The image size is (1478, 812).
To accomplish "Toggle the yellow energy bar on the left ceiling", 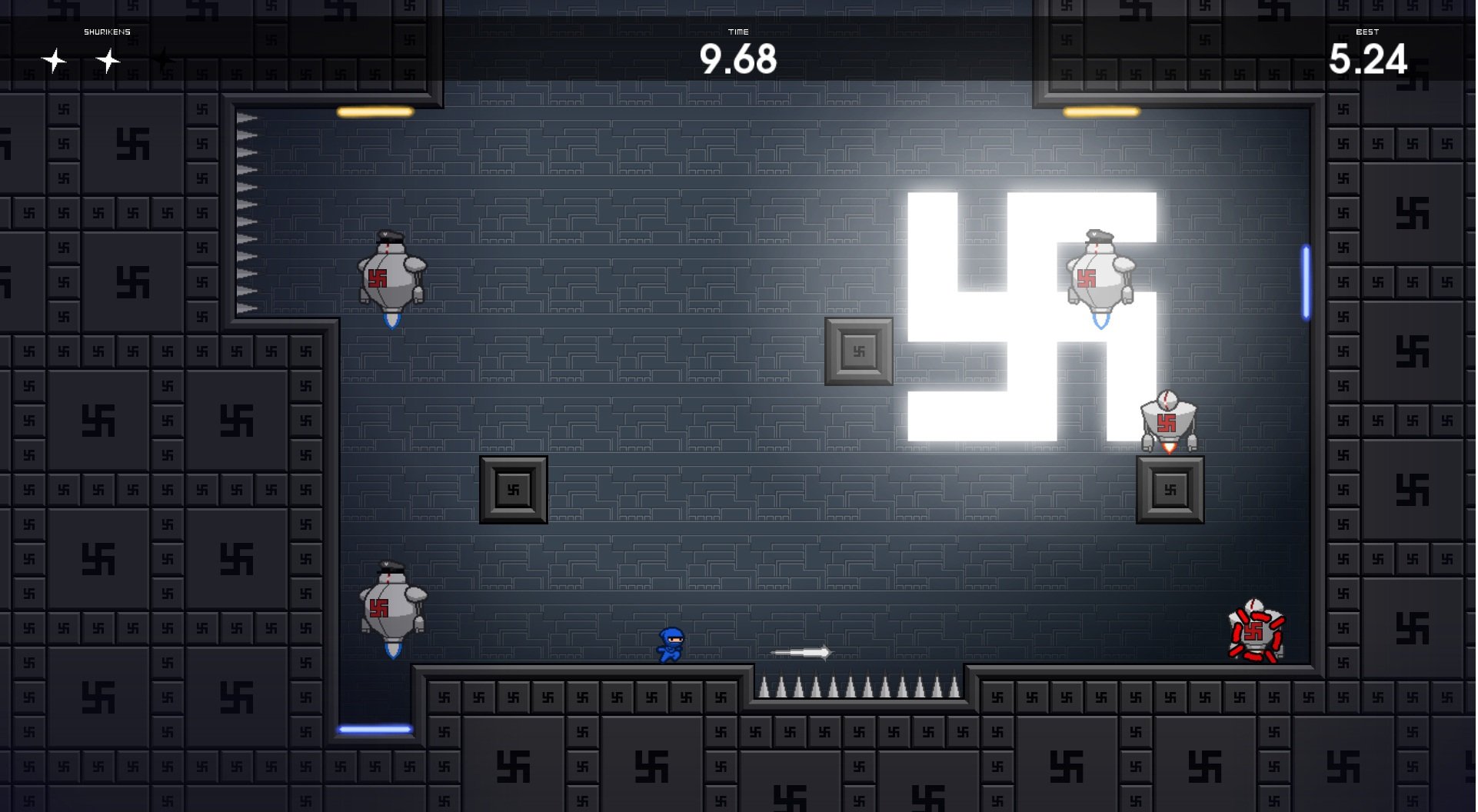I will pyautogui.click(x=374, y=112).
